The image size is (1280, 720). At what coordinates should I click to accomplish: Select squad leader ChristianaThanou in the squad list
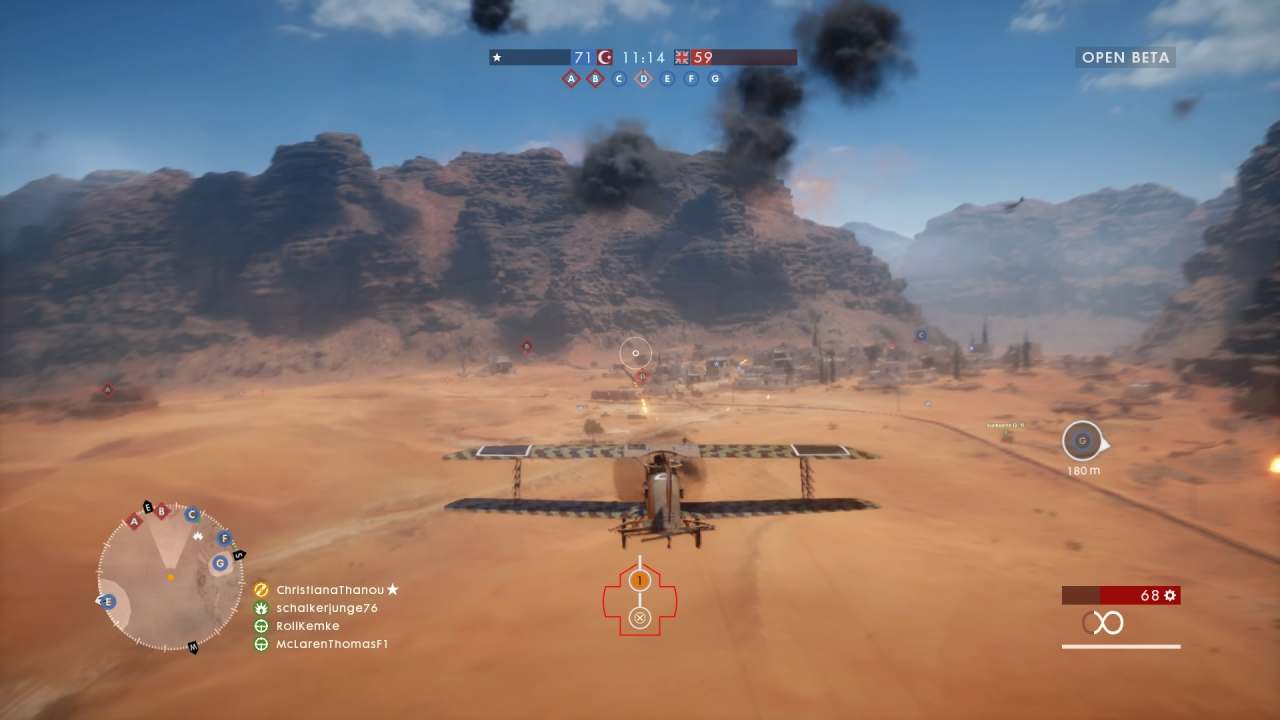click(x=330, y=590)
